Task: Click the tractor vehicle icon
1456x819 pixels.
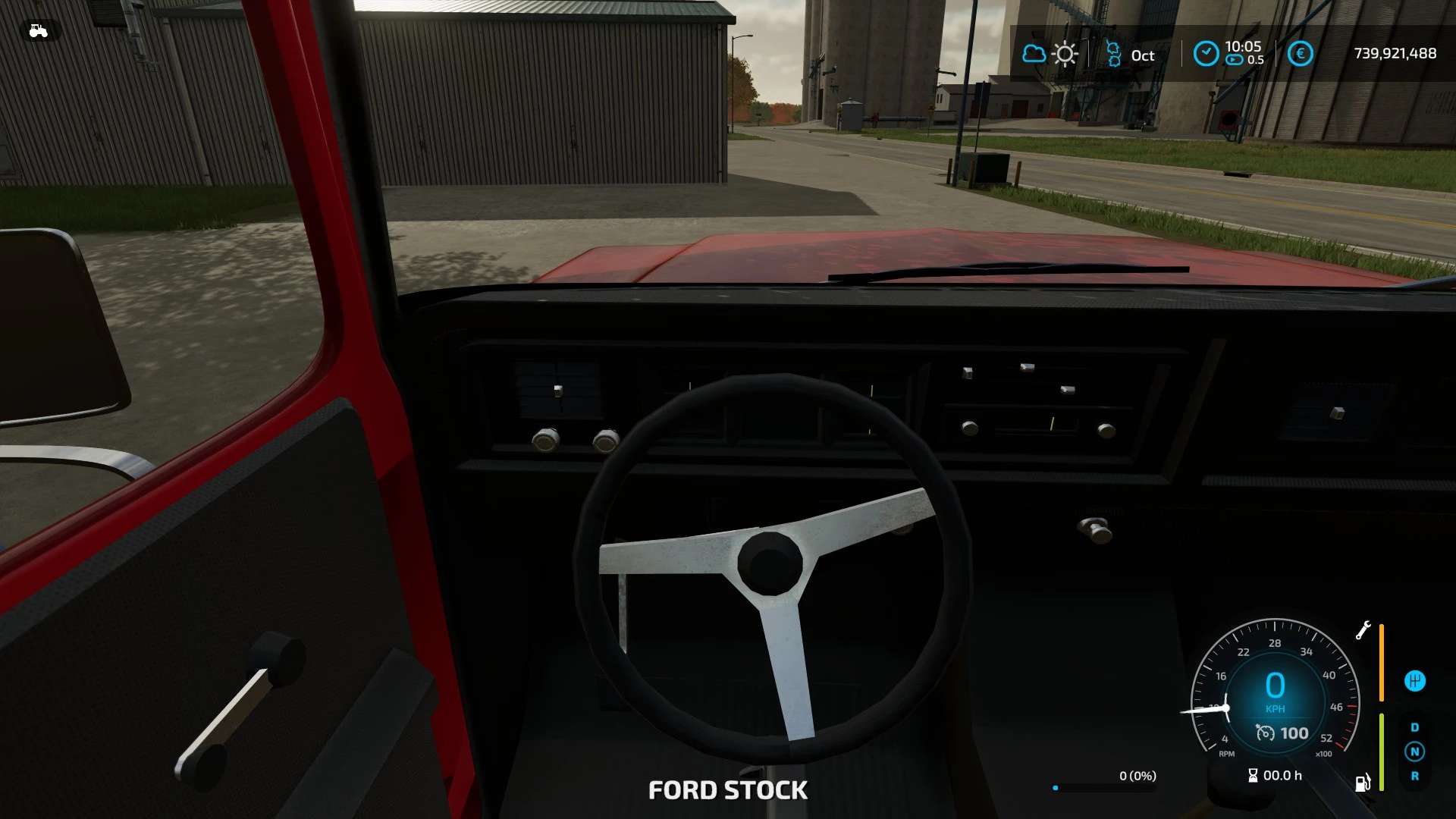Action: point(38,31)
